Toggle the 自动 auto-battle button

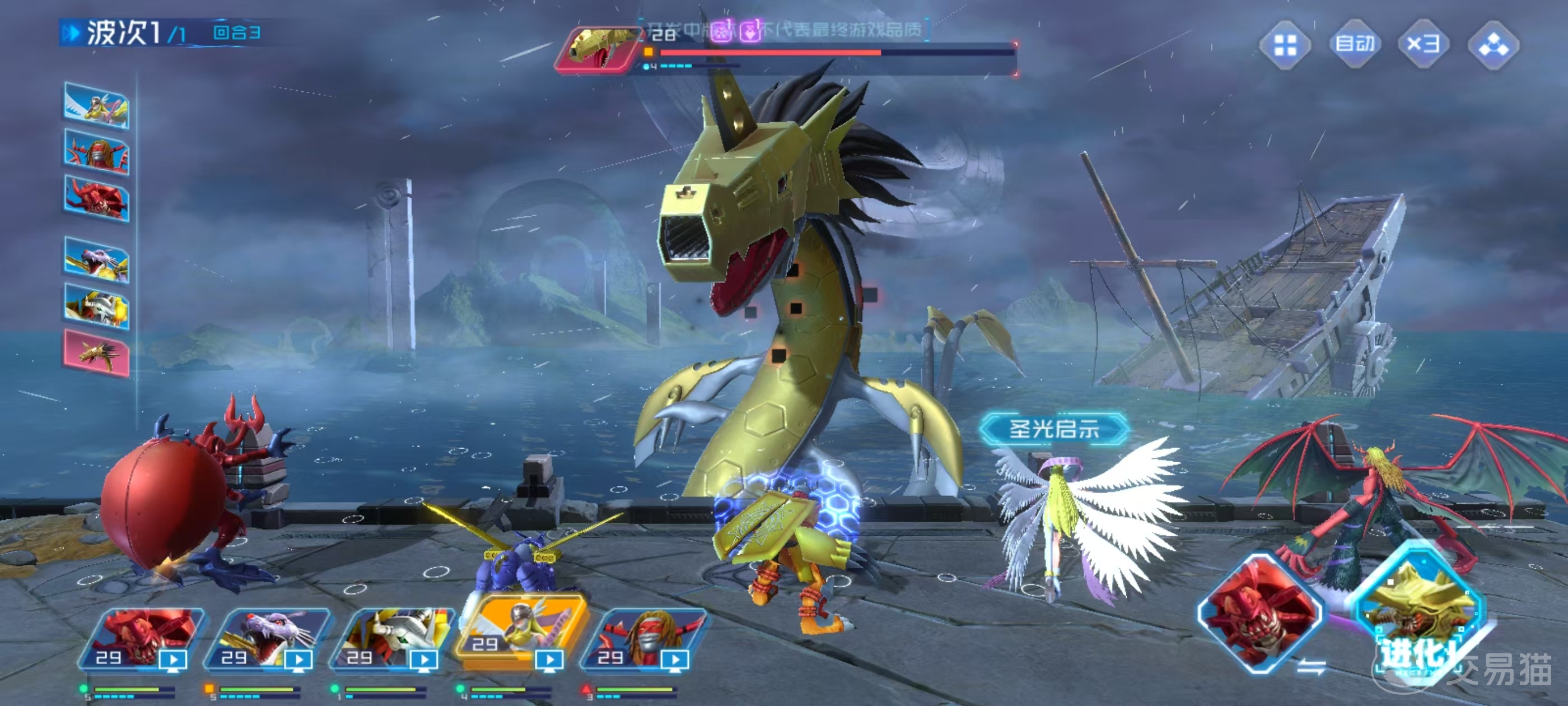1354,44
